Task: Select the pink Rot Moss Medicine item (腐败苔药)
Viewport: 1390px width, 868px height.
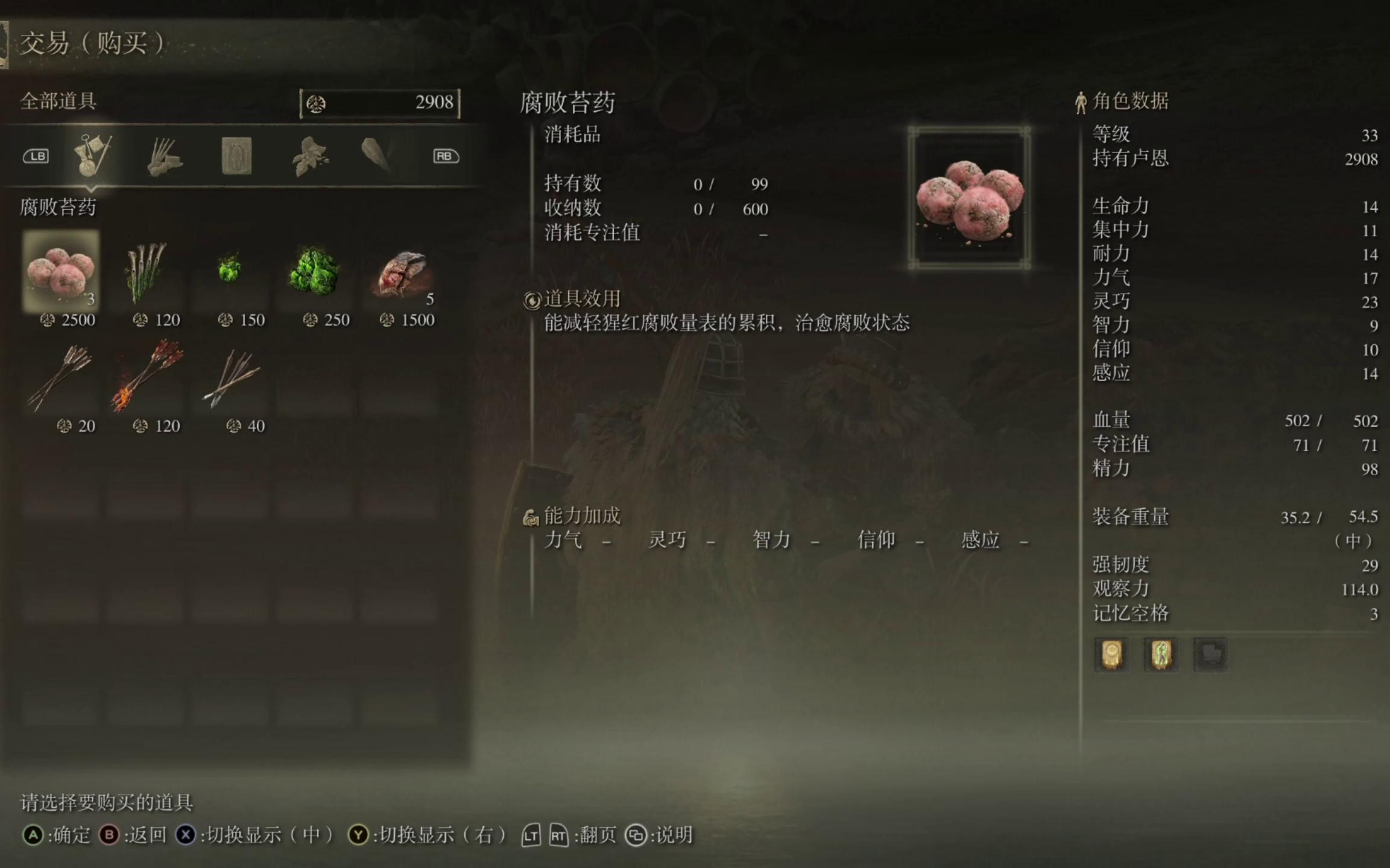Action: (61, 271)
